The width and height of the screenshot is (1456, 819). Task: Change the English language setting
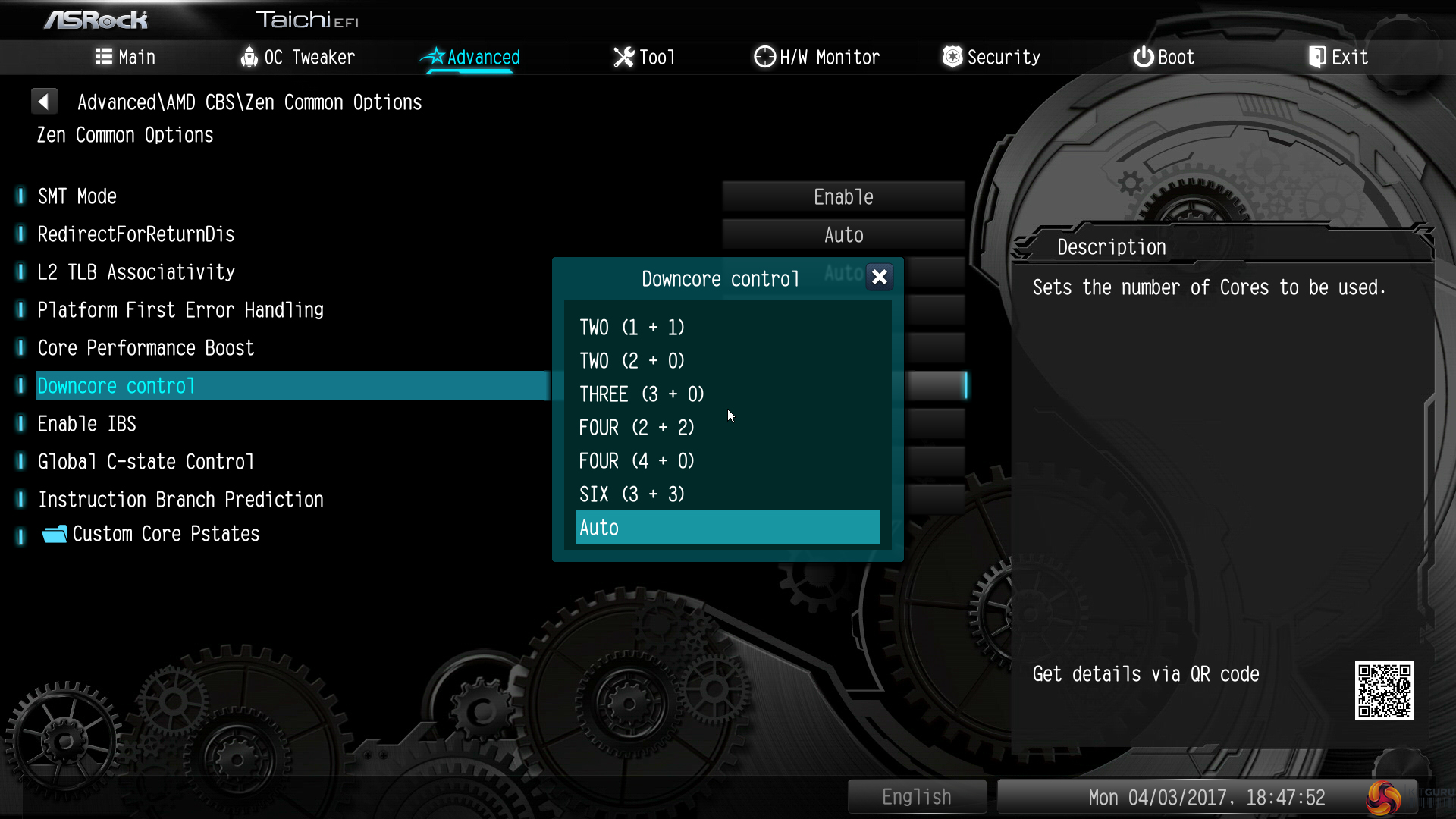coord(916,797)
